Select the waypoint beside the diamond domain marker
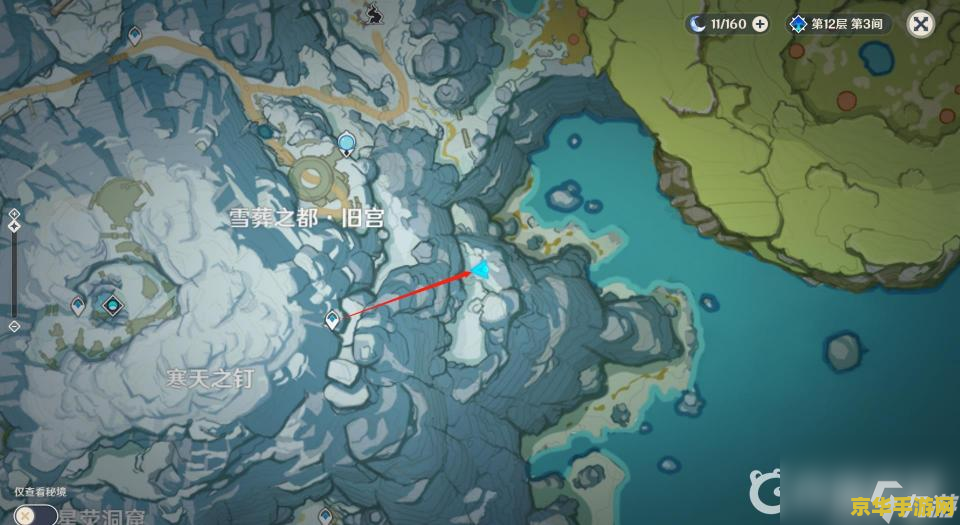This screenshot has height=525, width=960. pos(78,305)
